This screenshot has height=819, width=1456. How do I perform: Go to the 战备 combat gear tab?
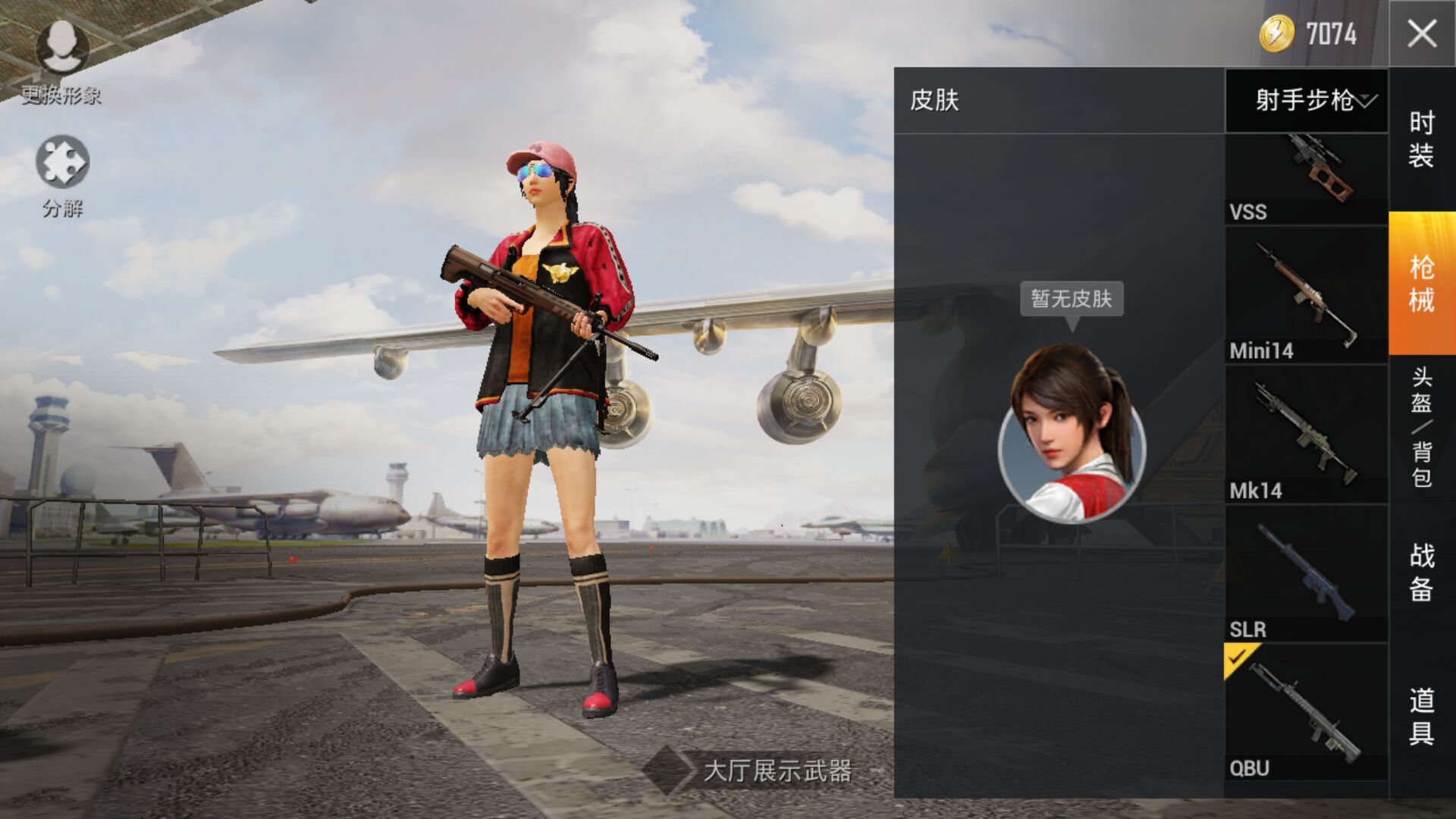point(1422,572)
